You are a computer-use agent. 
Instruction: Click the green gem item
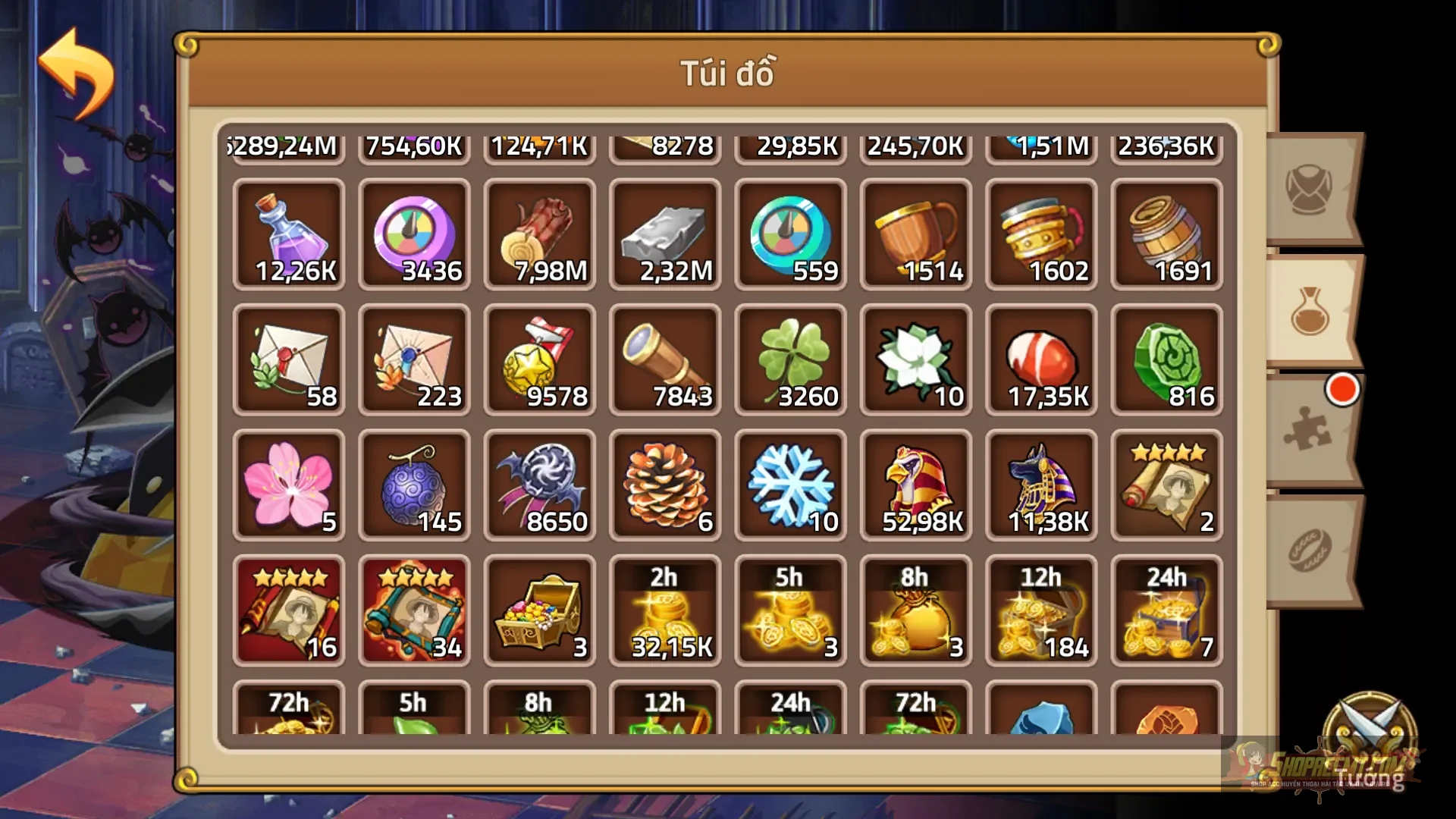[1165, 360]
